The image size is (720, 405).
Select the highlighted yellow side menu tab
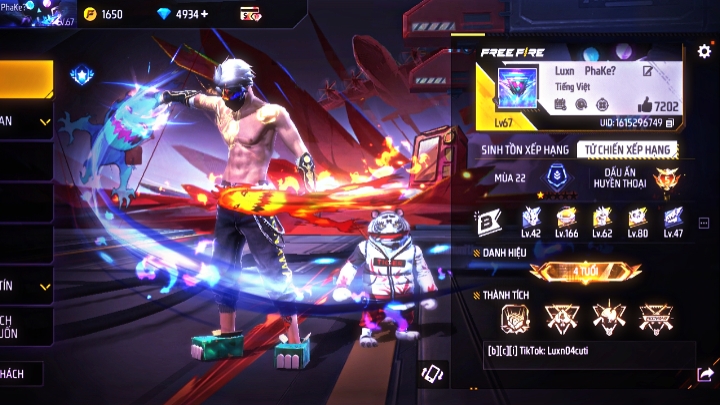point(26,78)
